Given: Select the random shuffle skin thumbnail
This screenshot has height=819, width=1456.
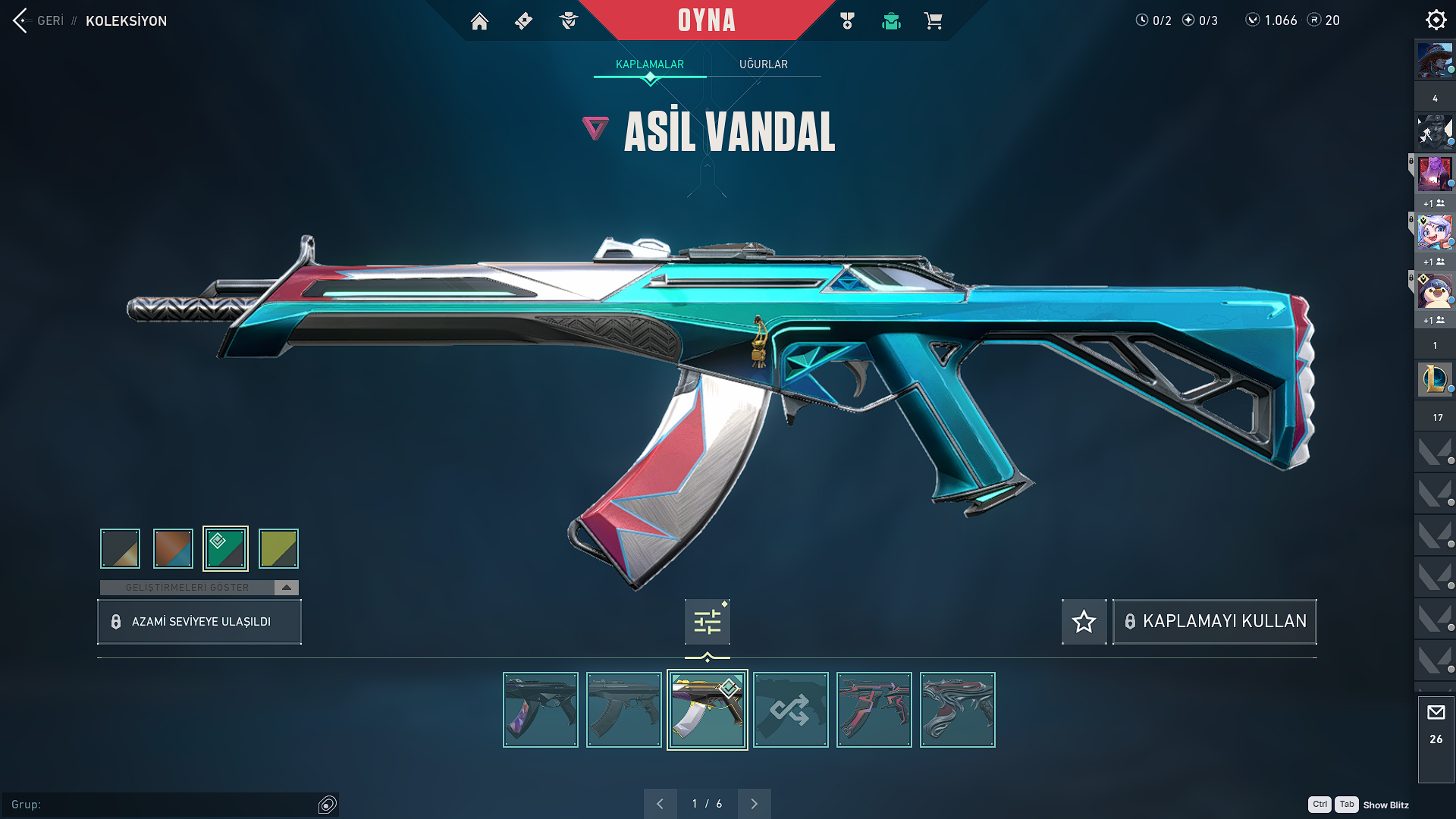Looking at the screenshot, I should 790,710.
